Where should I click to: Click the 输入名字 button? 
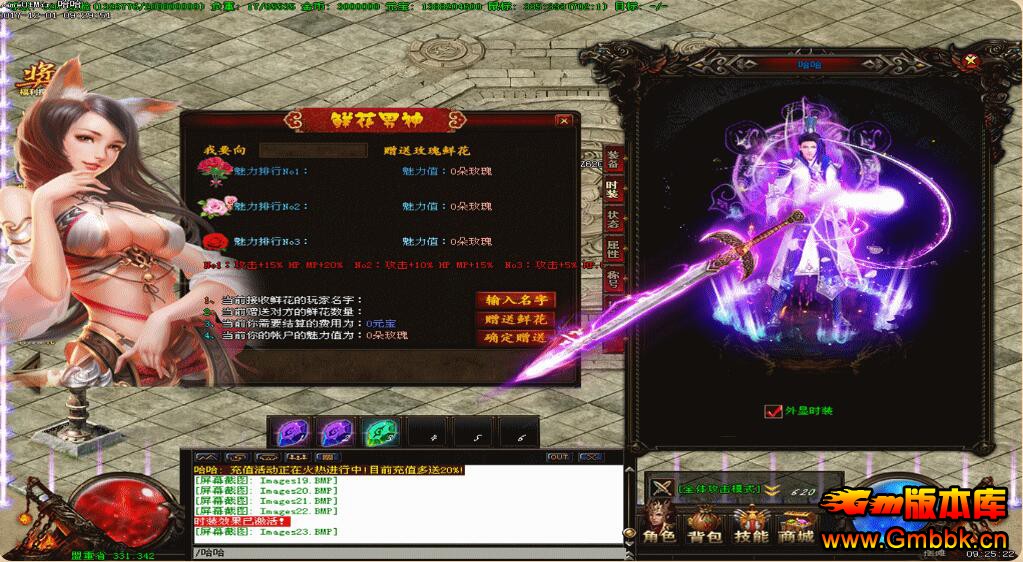tap(515, 300)
